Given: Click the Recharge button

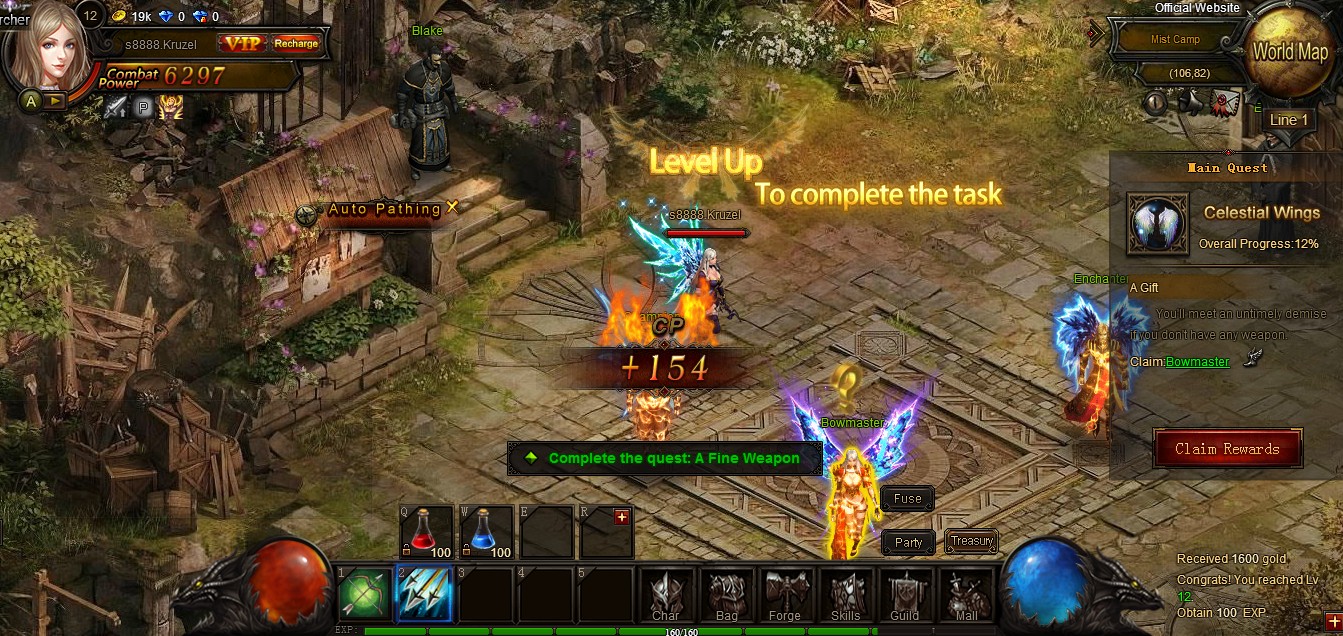Looking at the screenshot, I should pyautogui.click(x=296, y=43).
